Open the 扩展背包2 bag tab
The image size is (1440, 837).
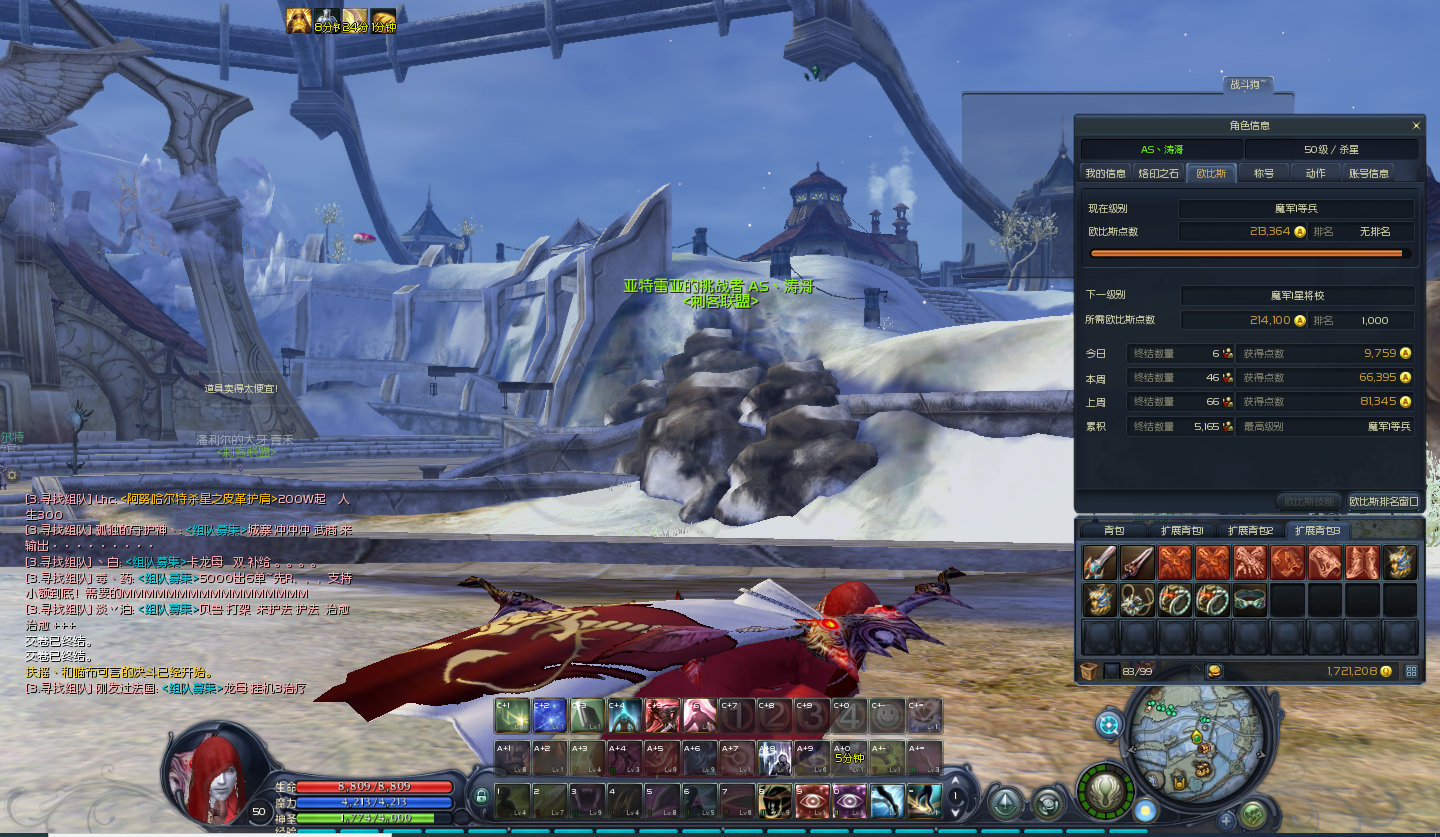(x=1250, y=530)
